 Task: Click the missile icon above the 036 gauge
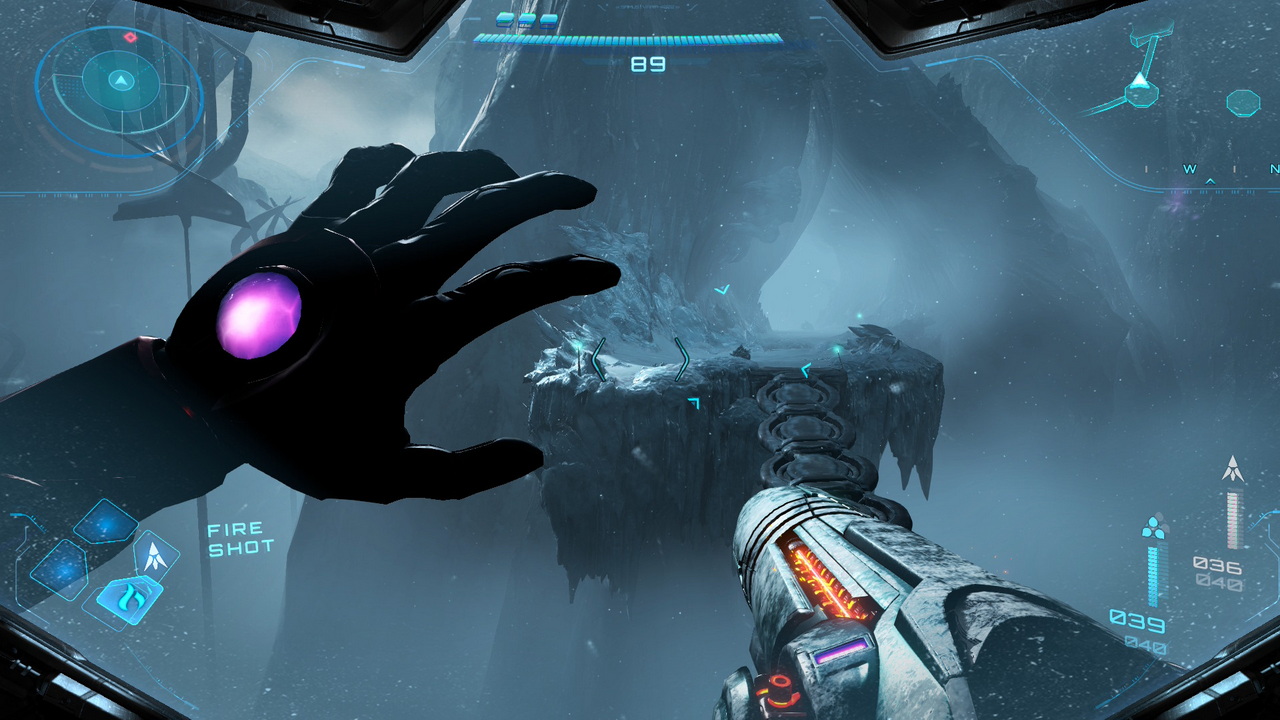click(1234, 468)
